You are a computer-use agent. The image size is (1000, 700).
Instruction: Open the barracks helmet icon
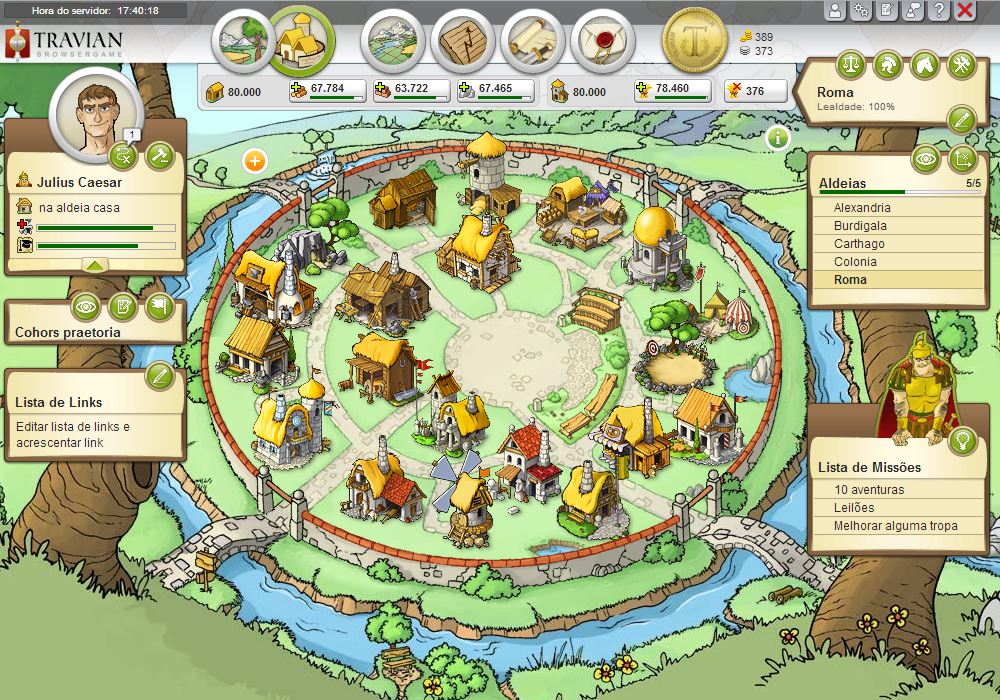click(887, 65)
